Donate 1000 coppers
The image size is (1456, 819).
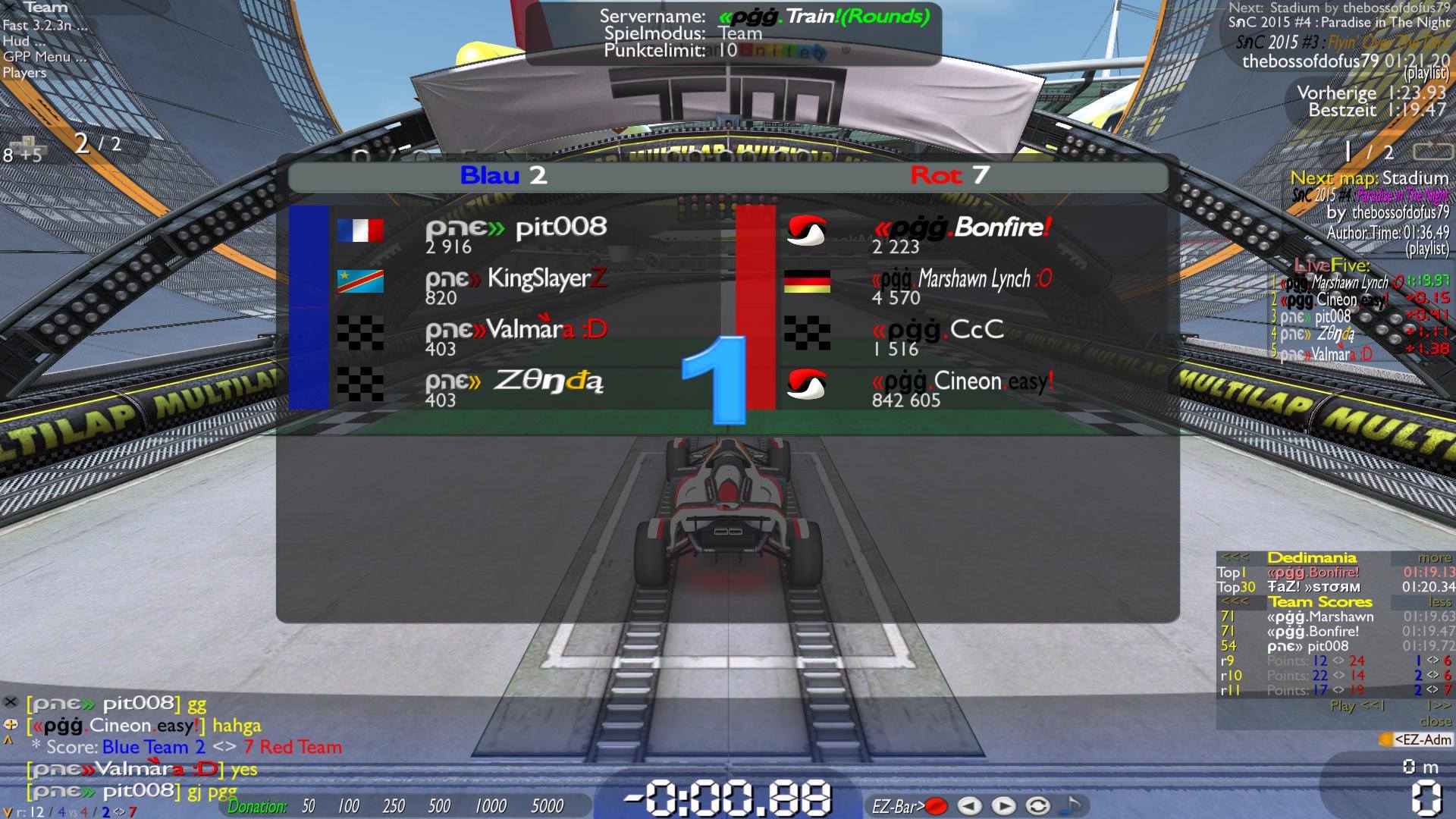(x=490, y=806)
